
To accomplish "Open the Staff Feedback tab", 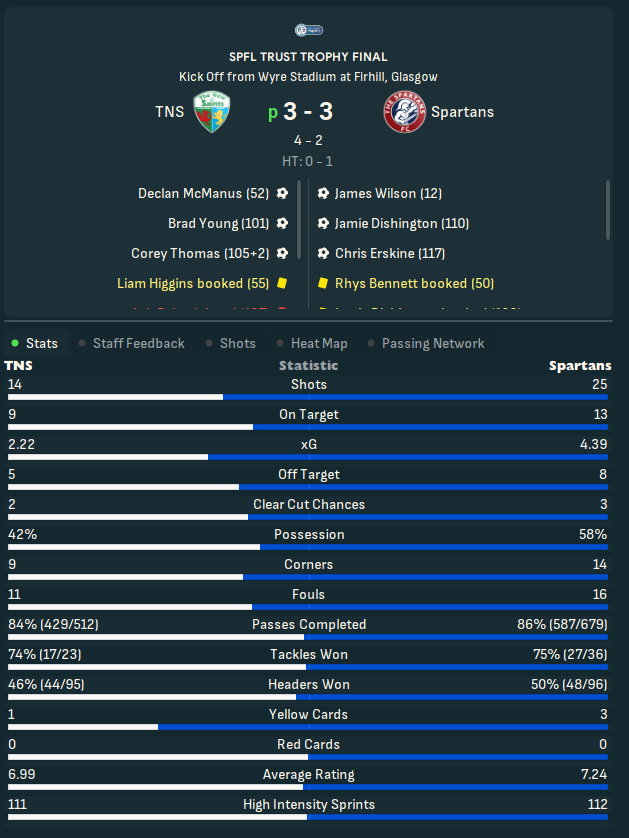I will pyautogui.click(x=138, y=343).
